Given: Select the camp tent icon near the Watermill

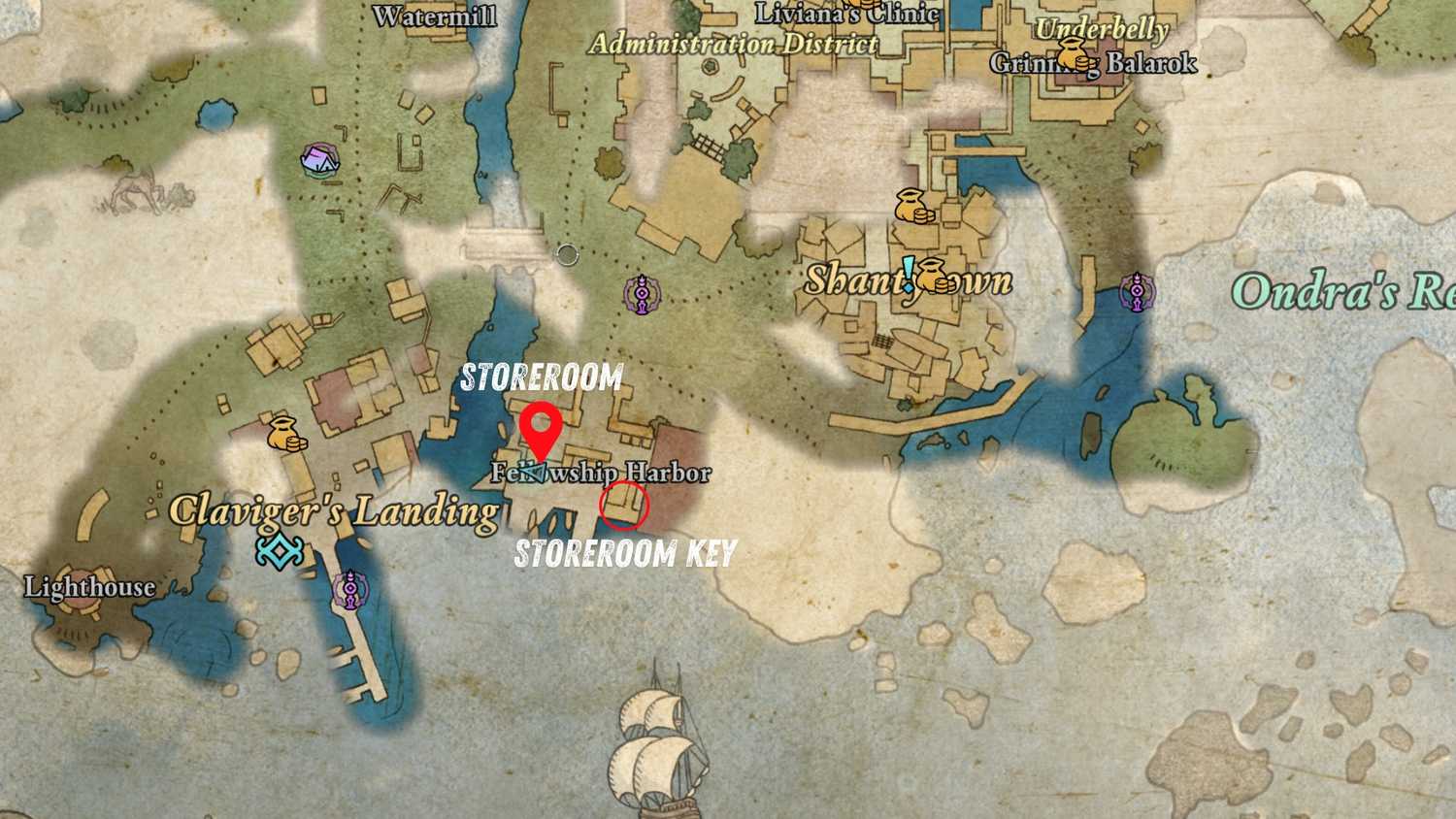Looking at the screenshot, I should pyautogui.click(x=320, y=158).
